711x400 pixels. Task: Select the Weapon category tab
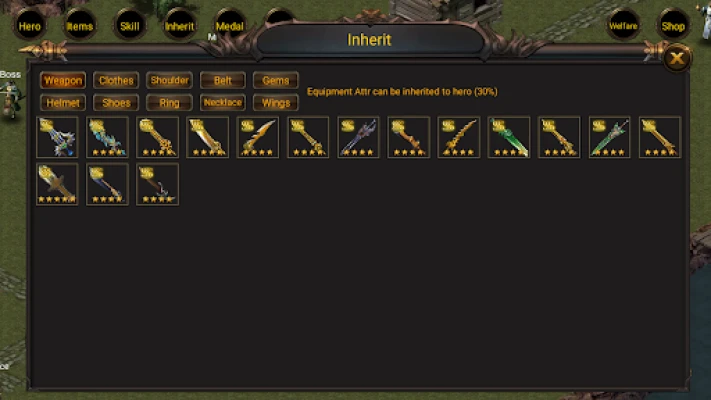tap(63, 80)
